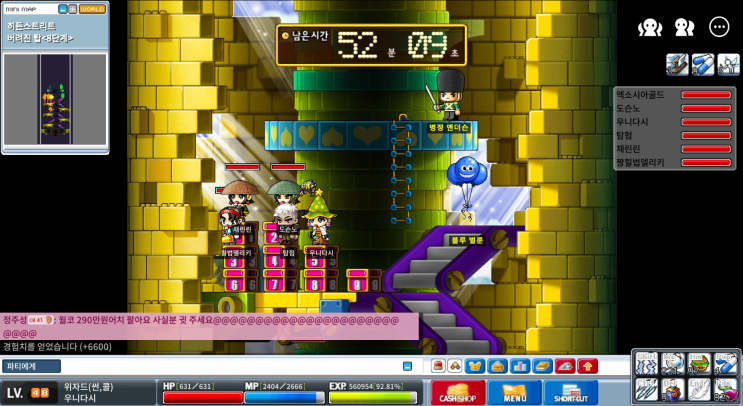Open the Cash Shop
743x406 pixels.
pyautogui.click(x=458, y=392)
